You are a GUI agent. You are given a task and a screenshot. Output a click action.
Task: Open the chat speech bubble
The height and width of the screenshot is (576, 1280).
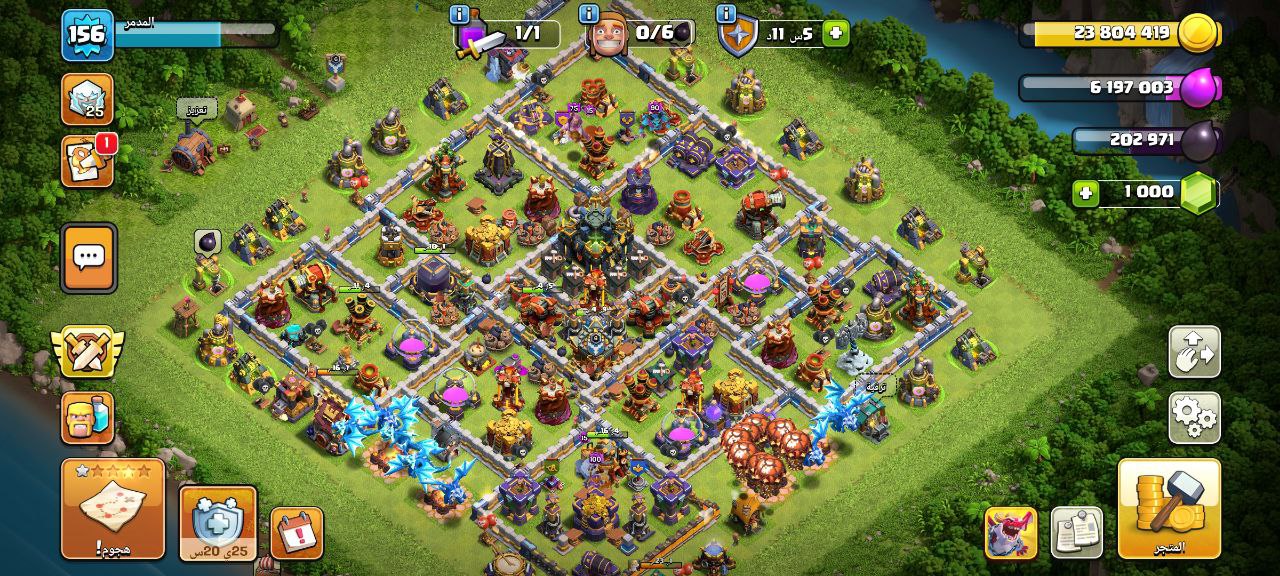point(89,257)
